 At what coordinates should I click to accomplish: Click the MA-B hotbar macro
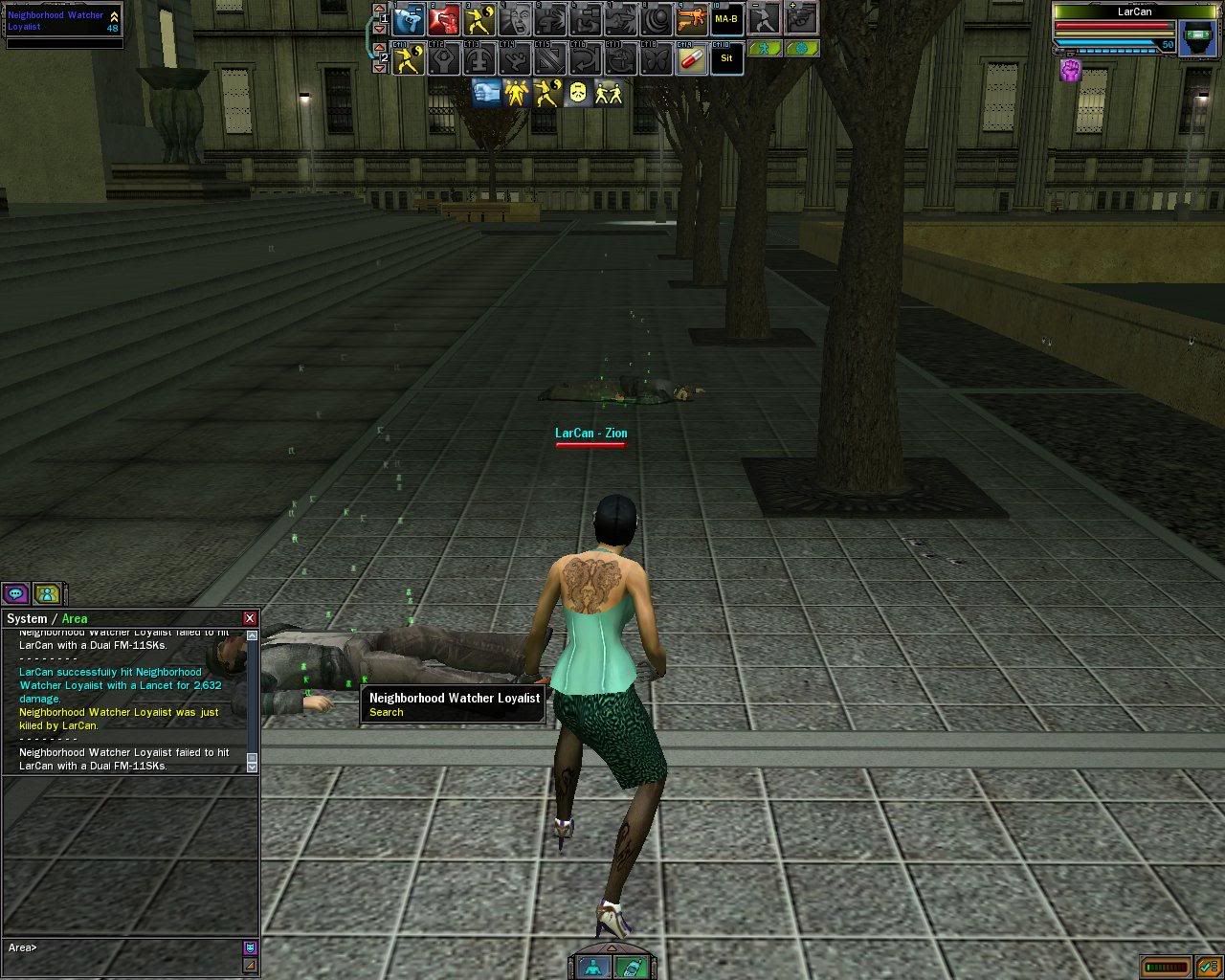(726, 19)
